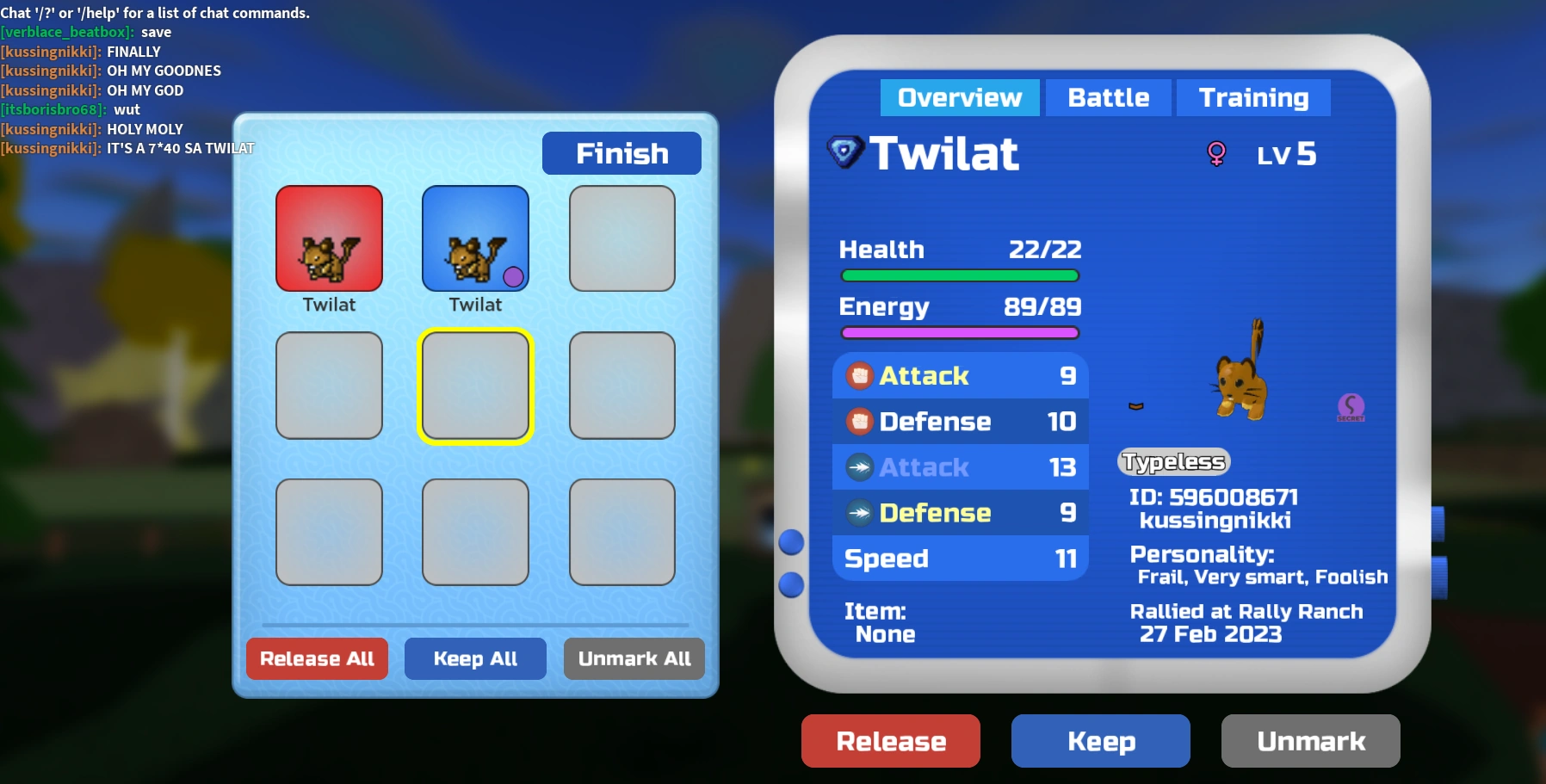This screenshot has height=784, width=1546.
Task: Click the Typeless type badge
Action: coord(1173,461)
